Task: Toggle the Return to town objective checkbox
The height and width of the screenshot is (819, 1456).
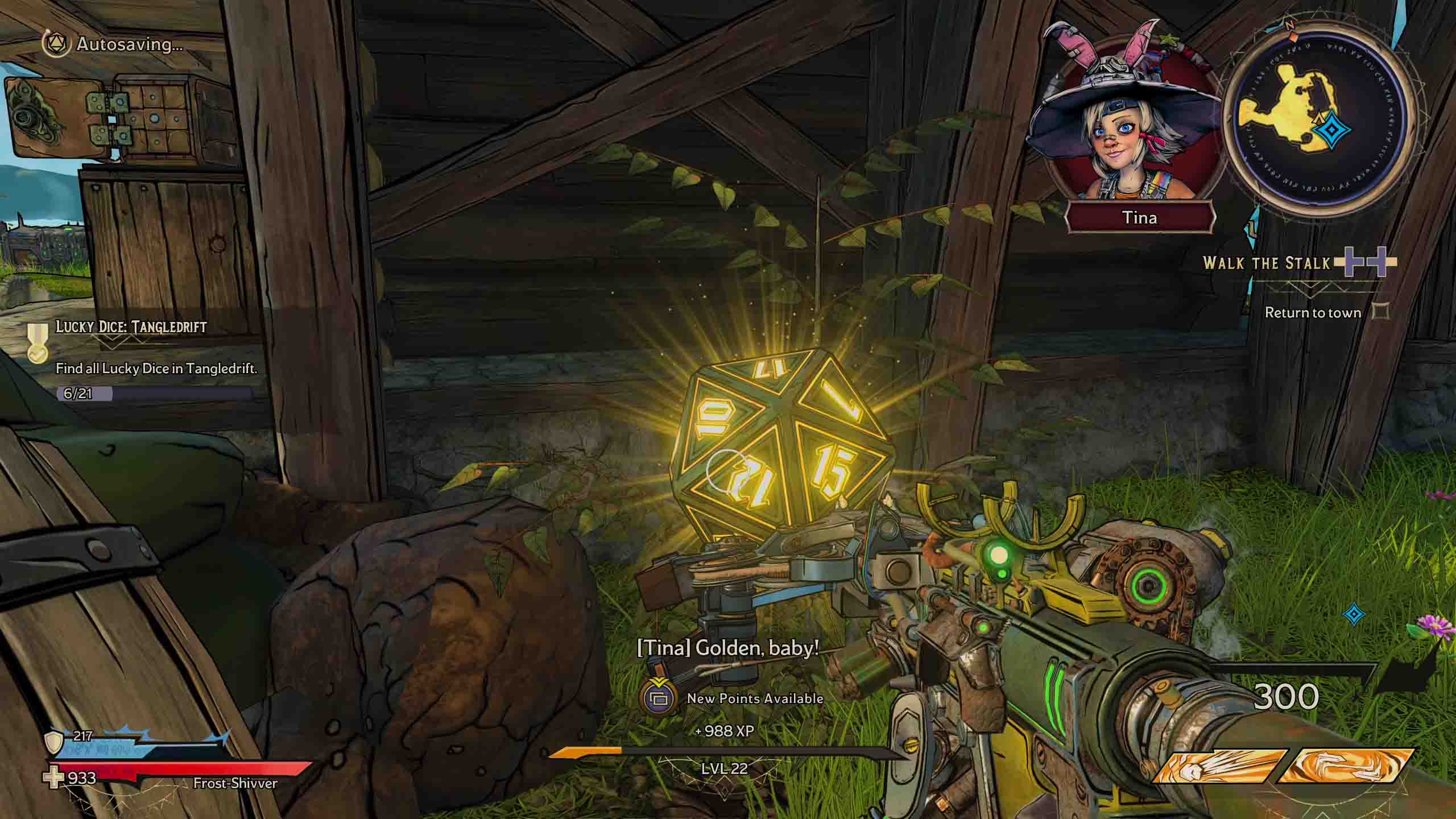Action: coord(1381,312)
